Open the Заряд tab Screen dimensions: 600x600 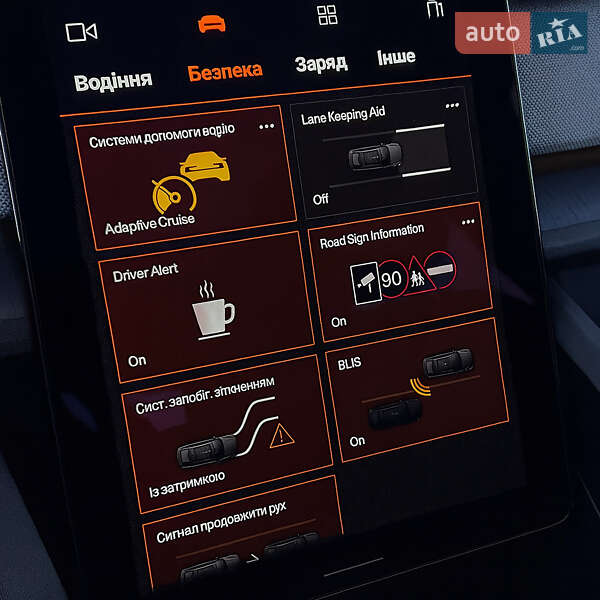(x=321, y=63)
